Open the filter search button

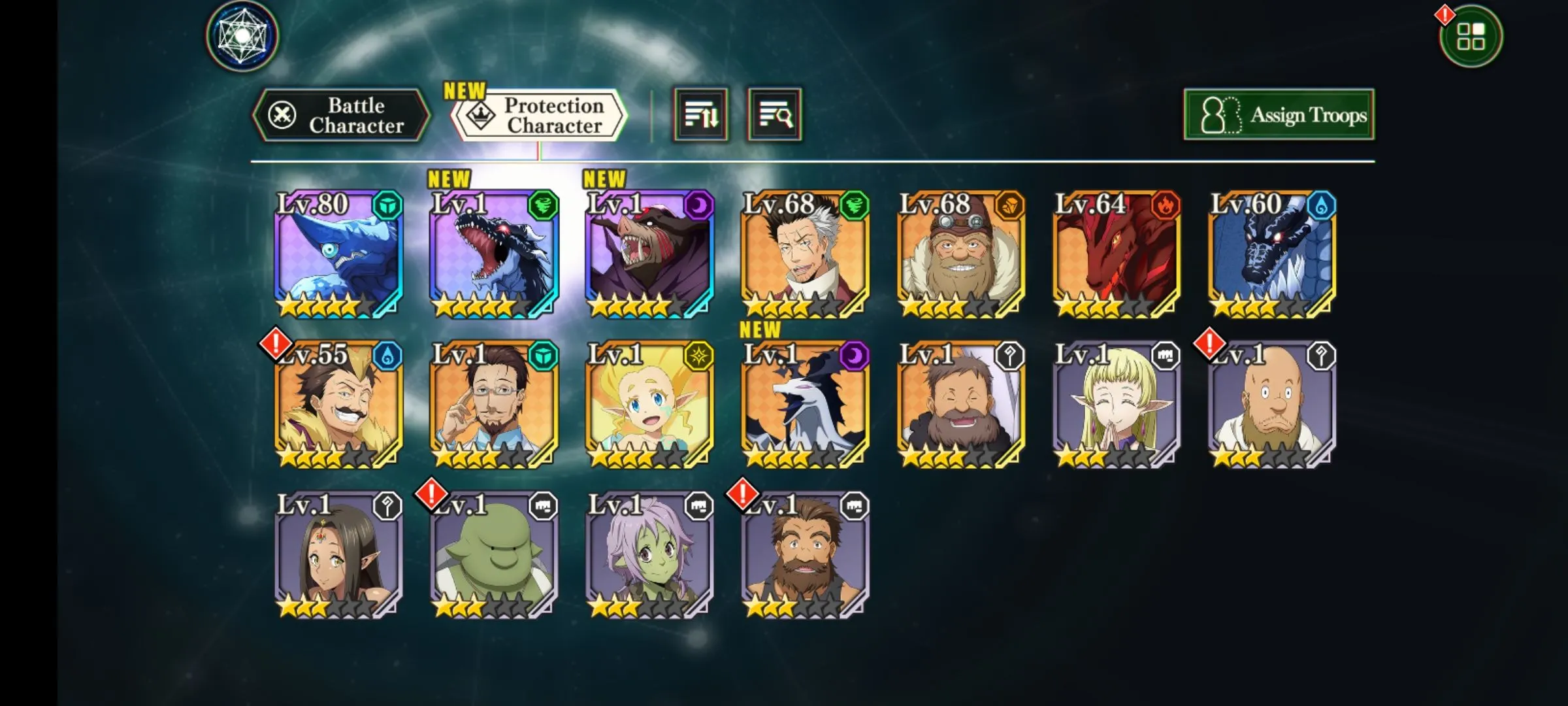point(775,116)
